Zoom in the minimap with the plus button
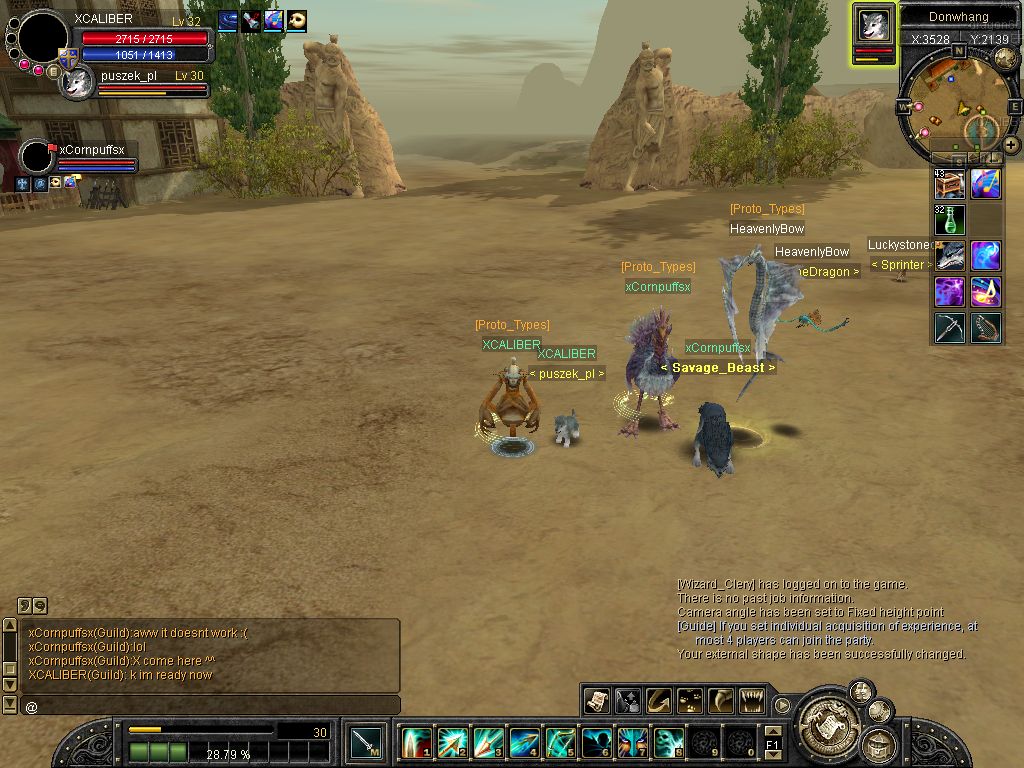Screen dimensions: 1024x768 click(x=1011, y=145)
